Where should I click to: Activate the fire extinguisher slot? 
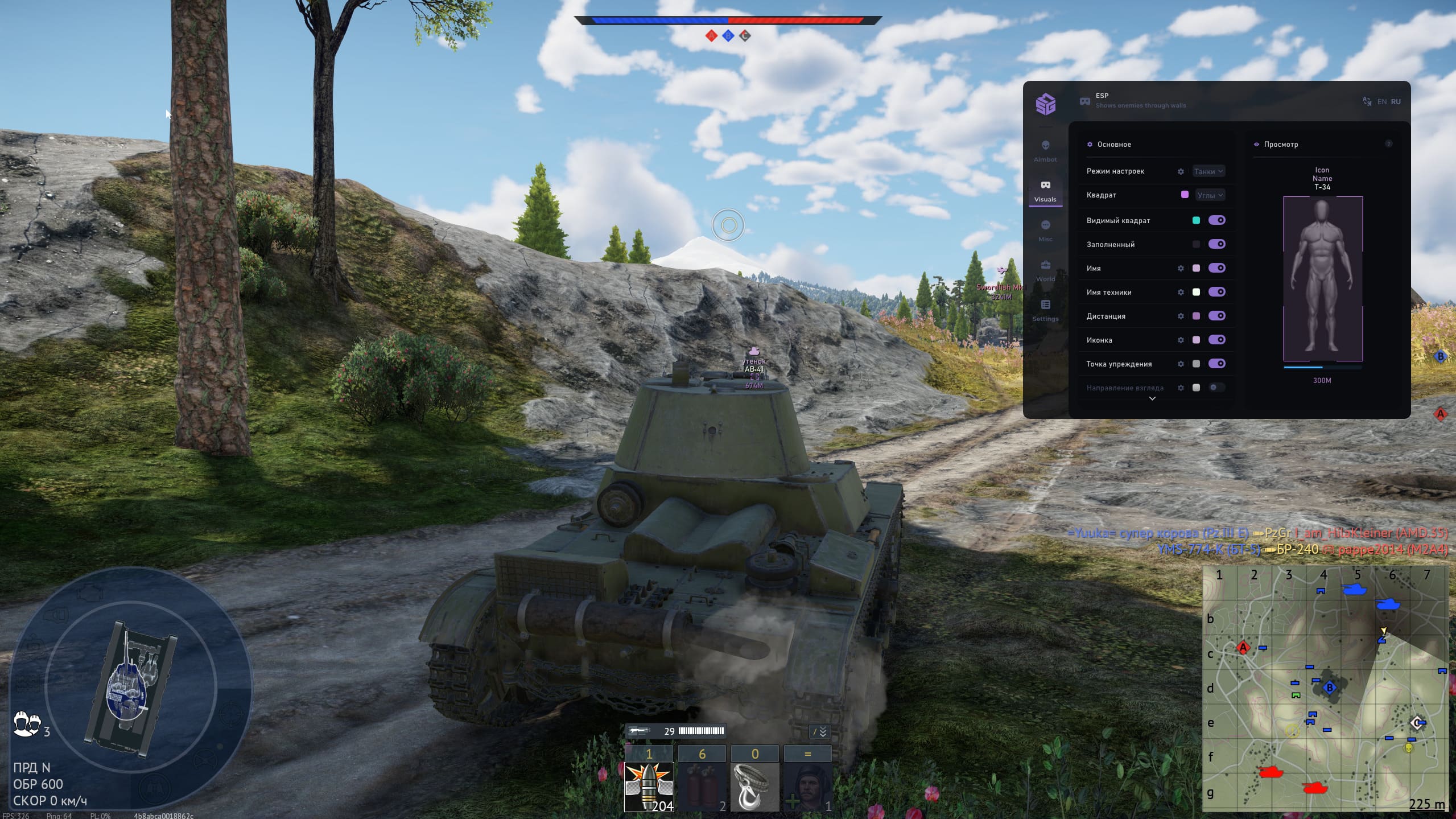click(x=702, y=787)
